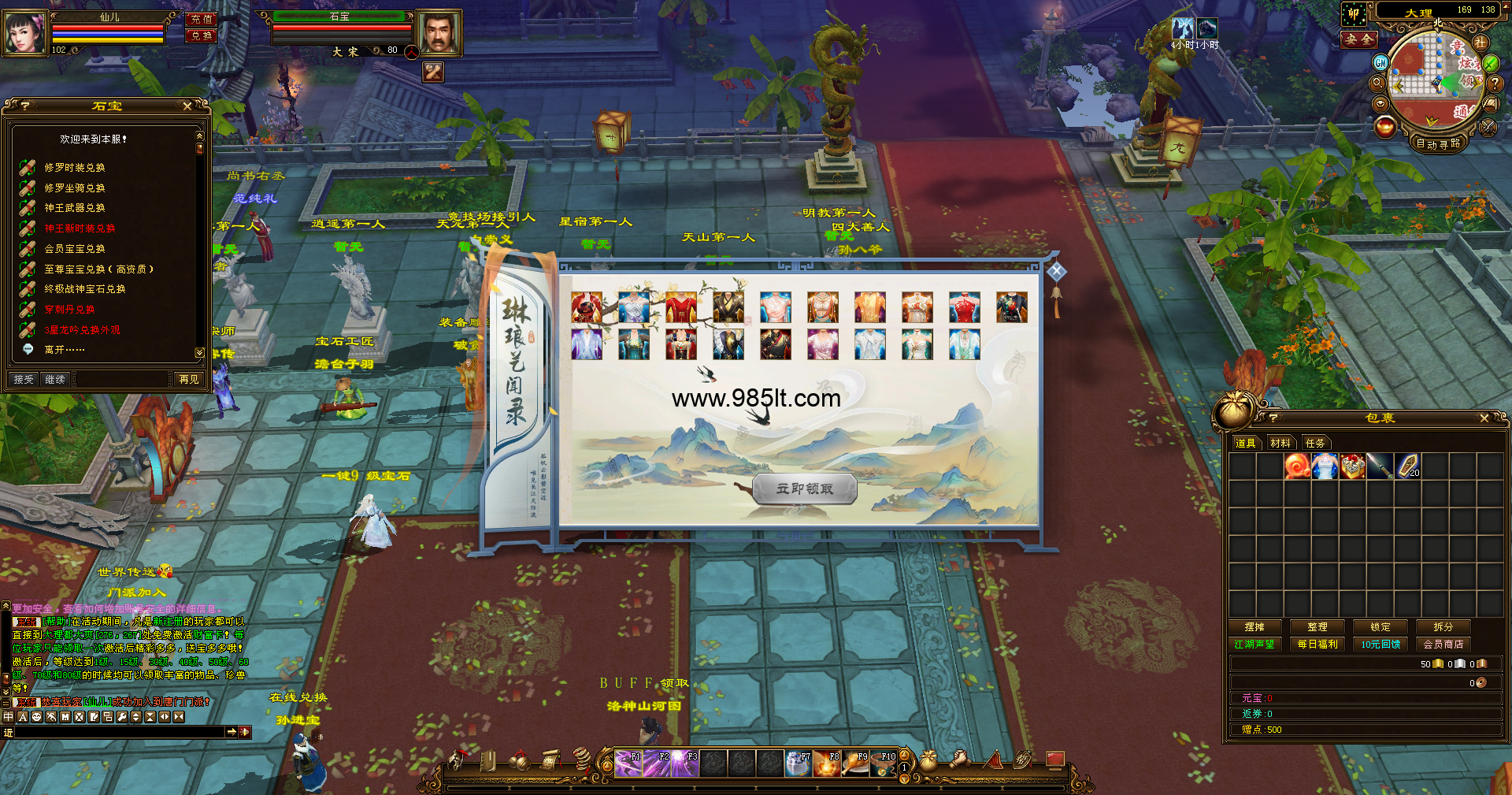Select the sword item in the bag
The image size is (1512, 795).
coord(1380,466)
